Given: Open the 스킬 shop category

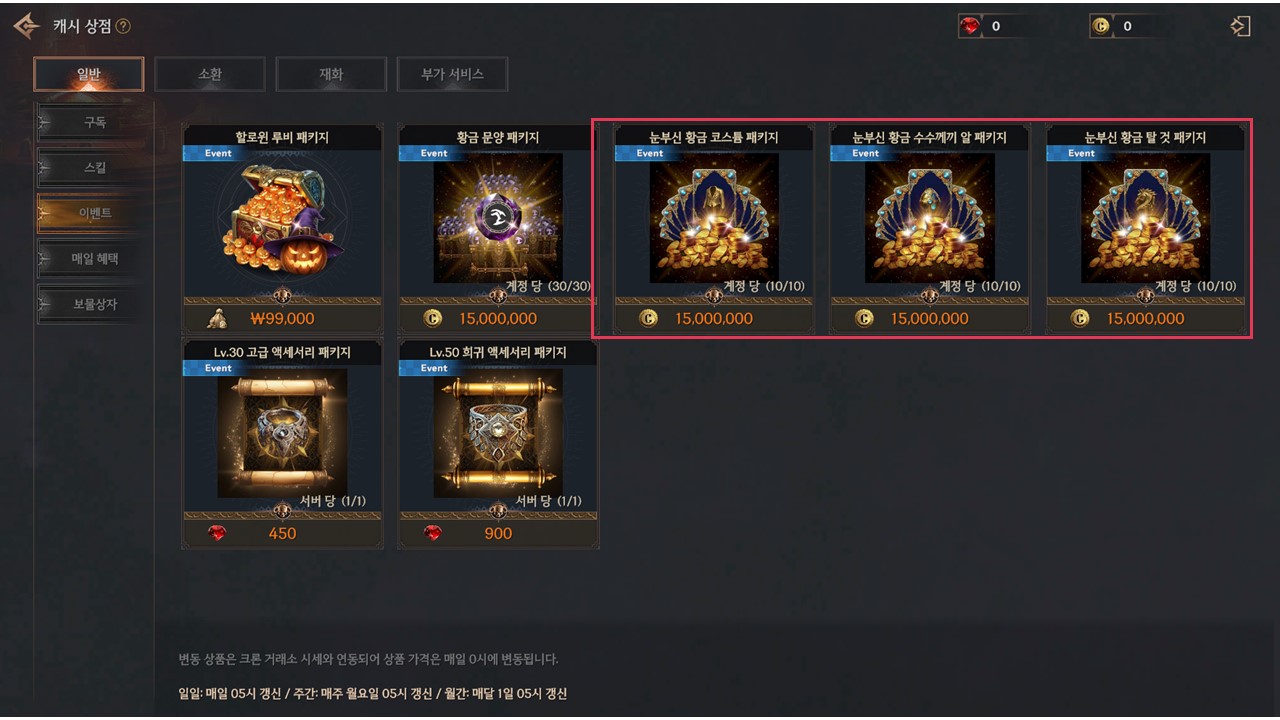Looking at the screenshot, I should coord(95,168).
